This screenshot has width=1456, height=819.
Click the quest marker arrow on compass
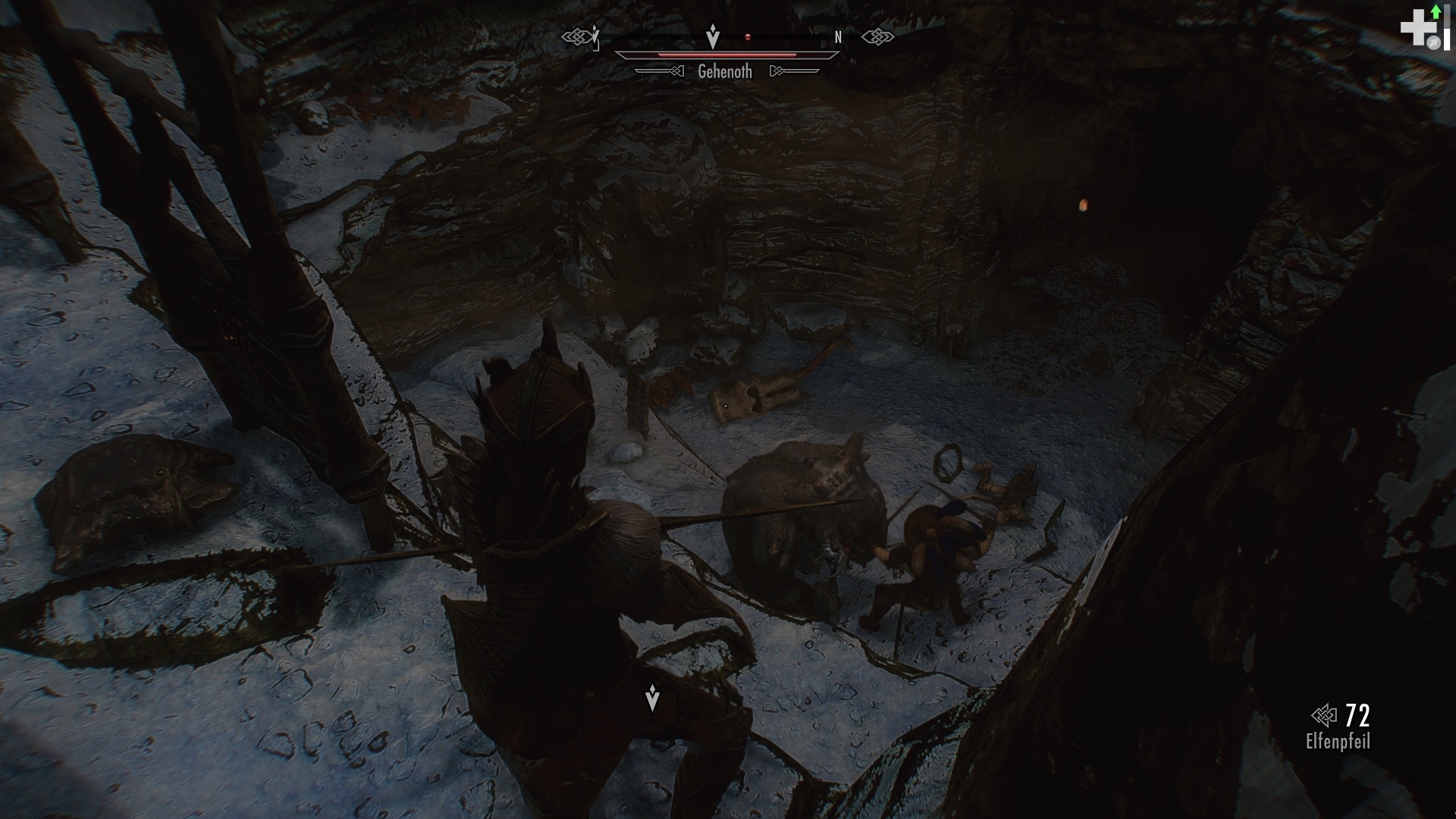714,36
